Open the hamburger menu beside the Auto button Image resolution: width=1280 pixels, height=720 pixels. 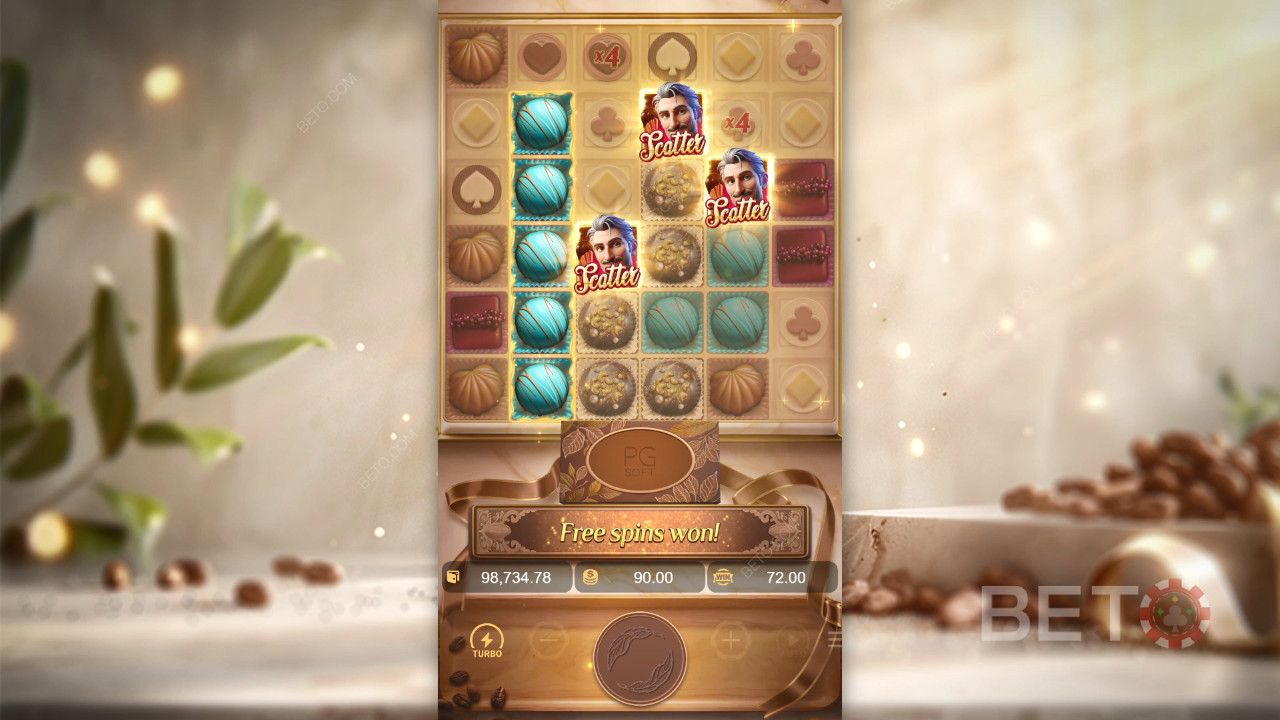(834, 640)
